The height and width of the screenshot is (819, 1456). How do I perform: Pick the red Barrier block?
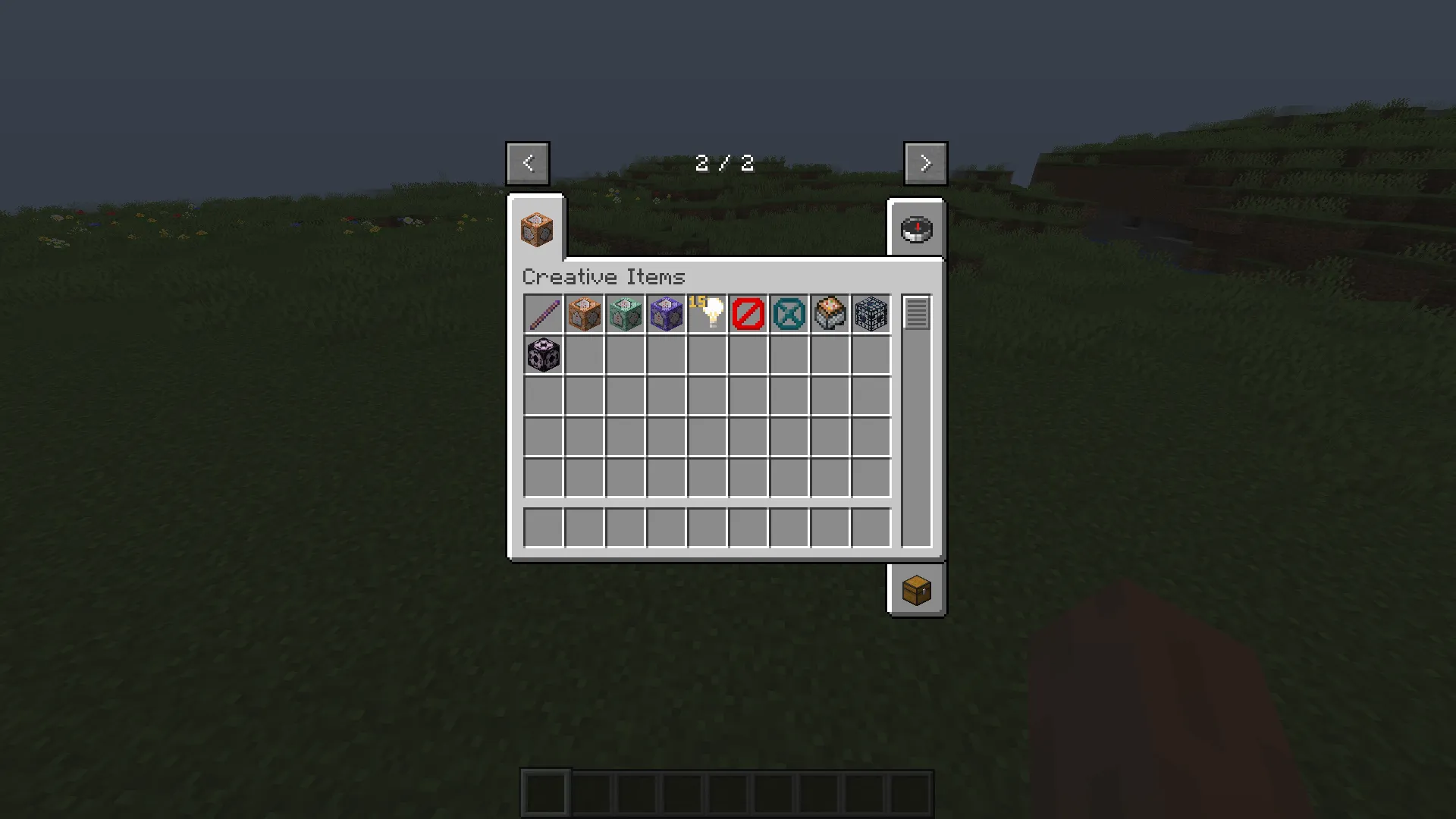pyautogui.click(x=748, y=314)
